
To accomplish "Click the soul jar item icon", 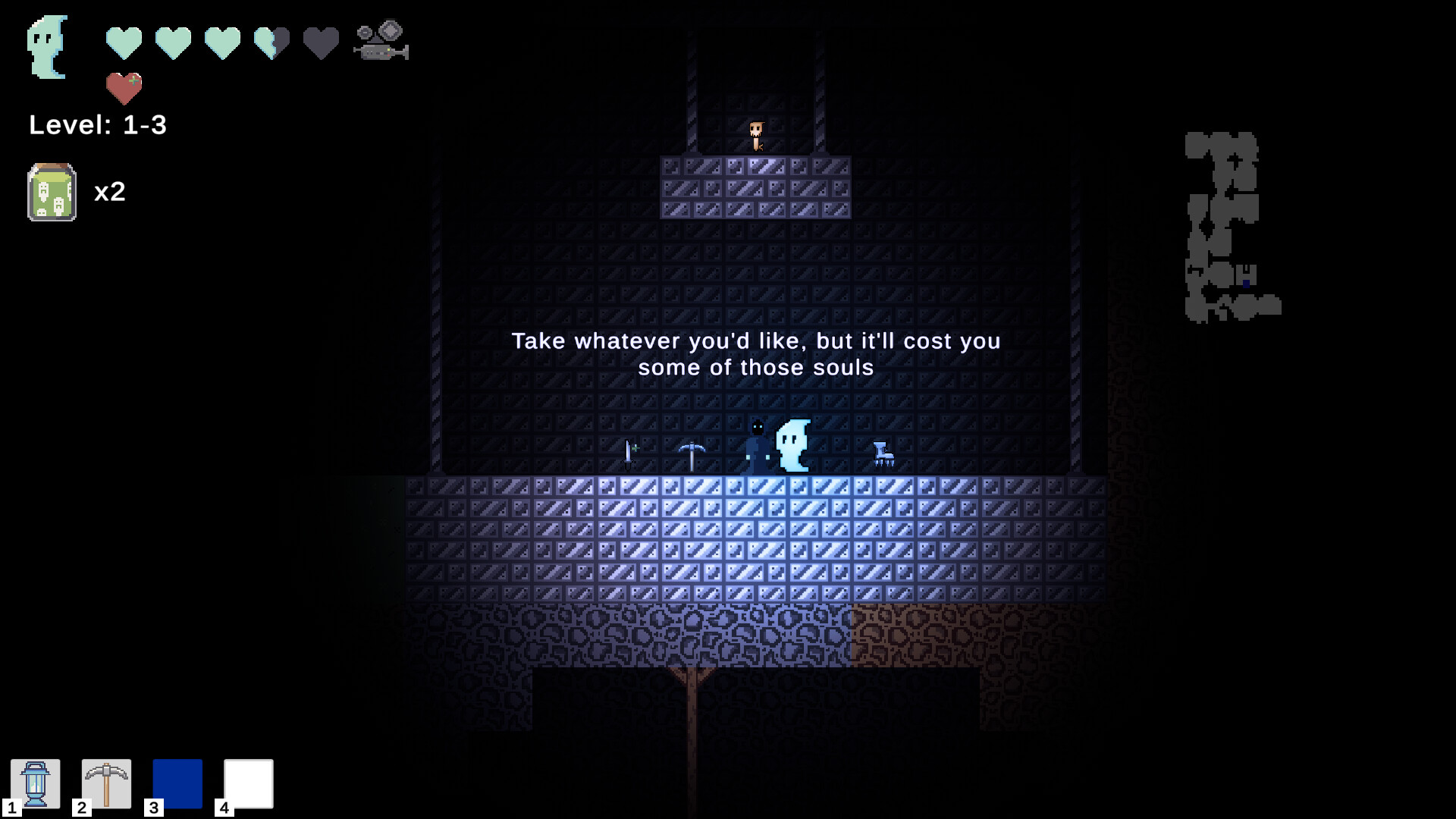I will (51, 192).
